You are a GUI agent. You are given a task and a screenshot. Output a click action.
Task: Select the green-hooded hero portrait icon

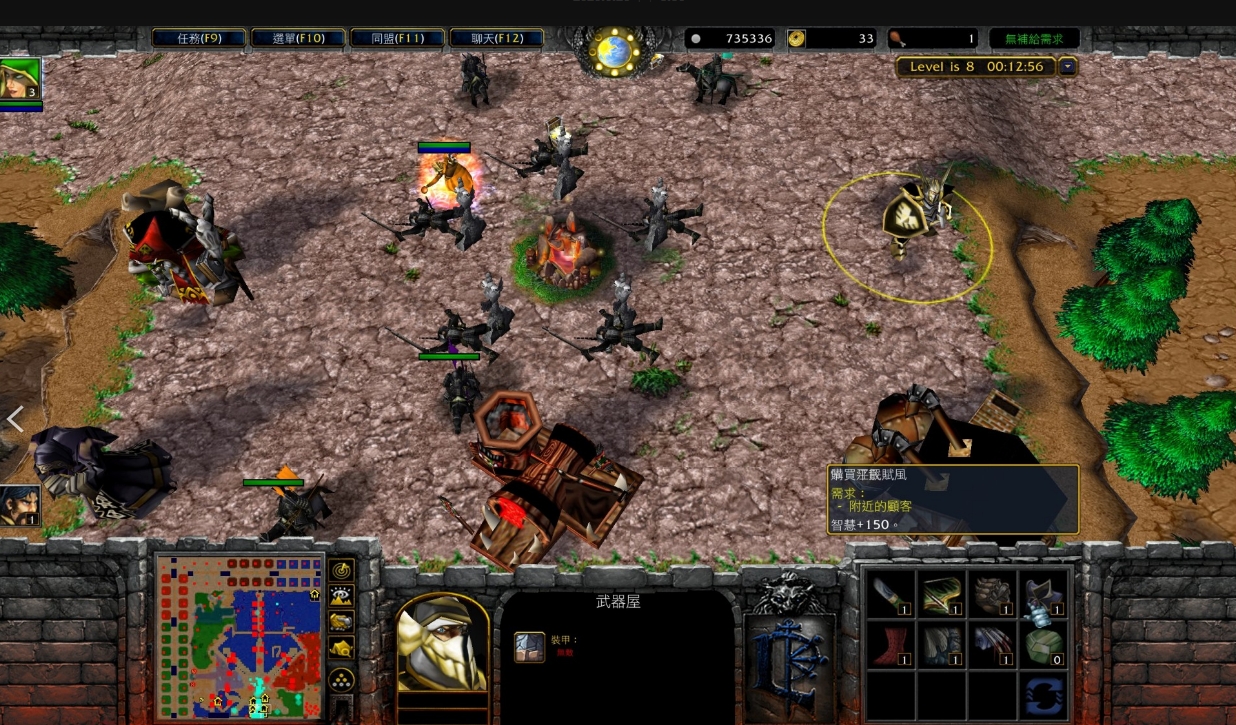click(x=20, y=79)
